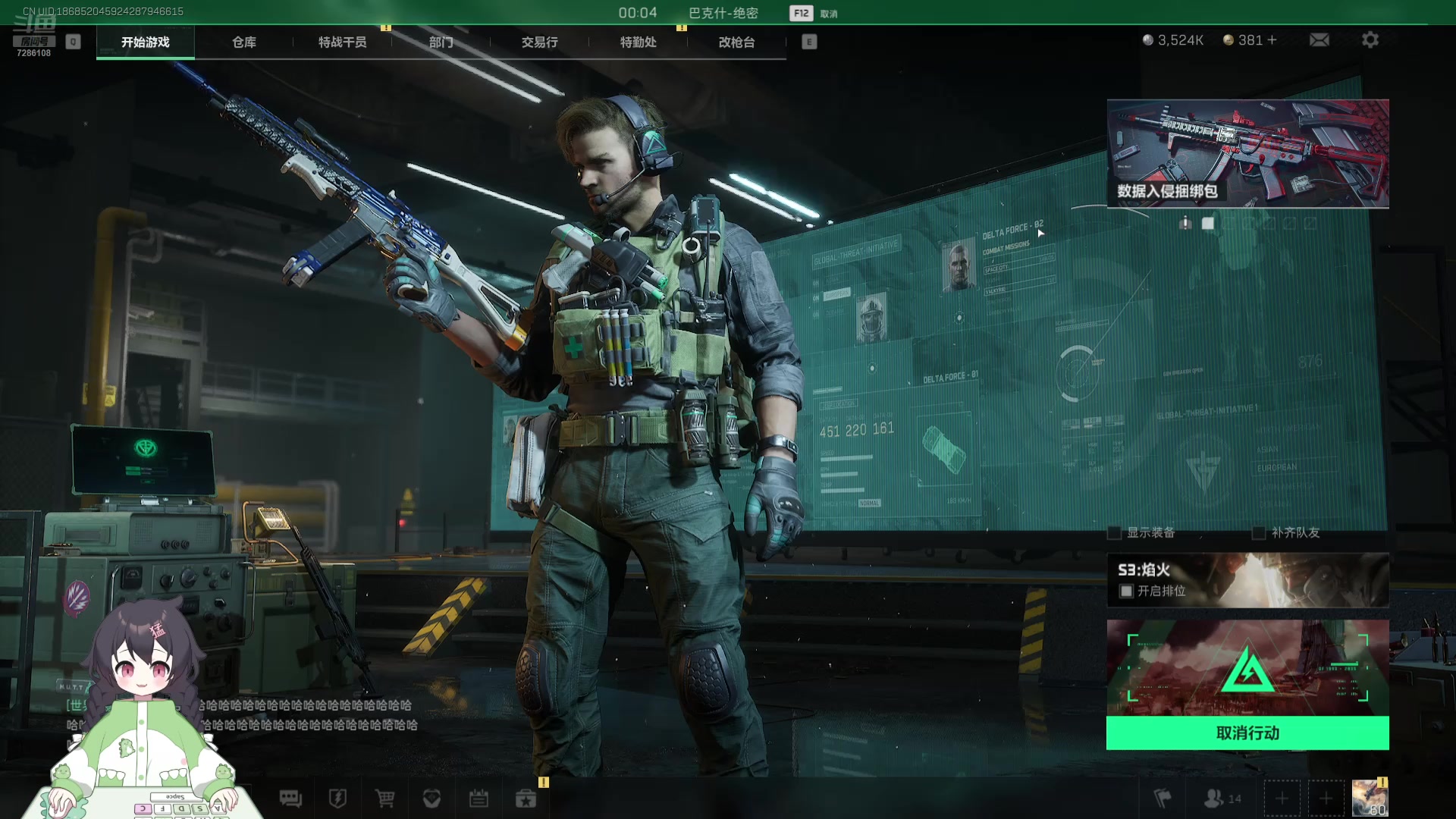Toggle the 补齐队友 fill teammates checkbox
Image resolution: width=1456 pixels, height=819 pixels.
pos(1259,533)
